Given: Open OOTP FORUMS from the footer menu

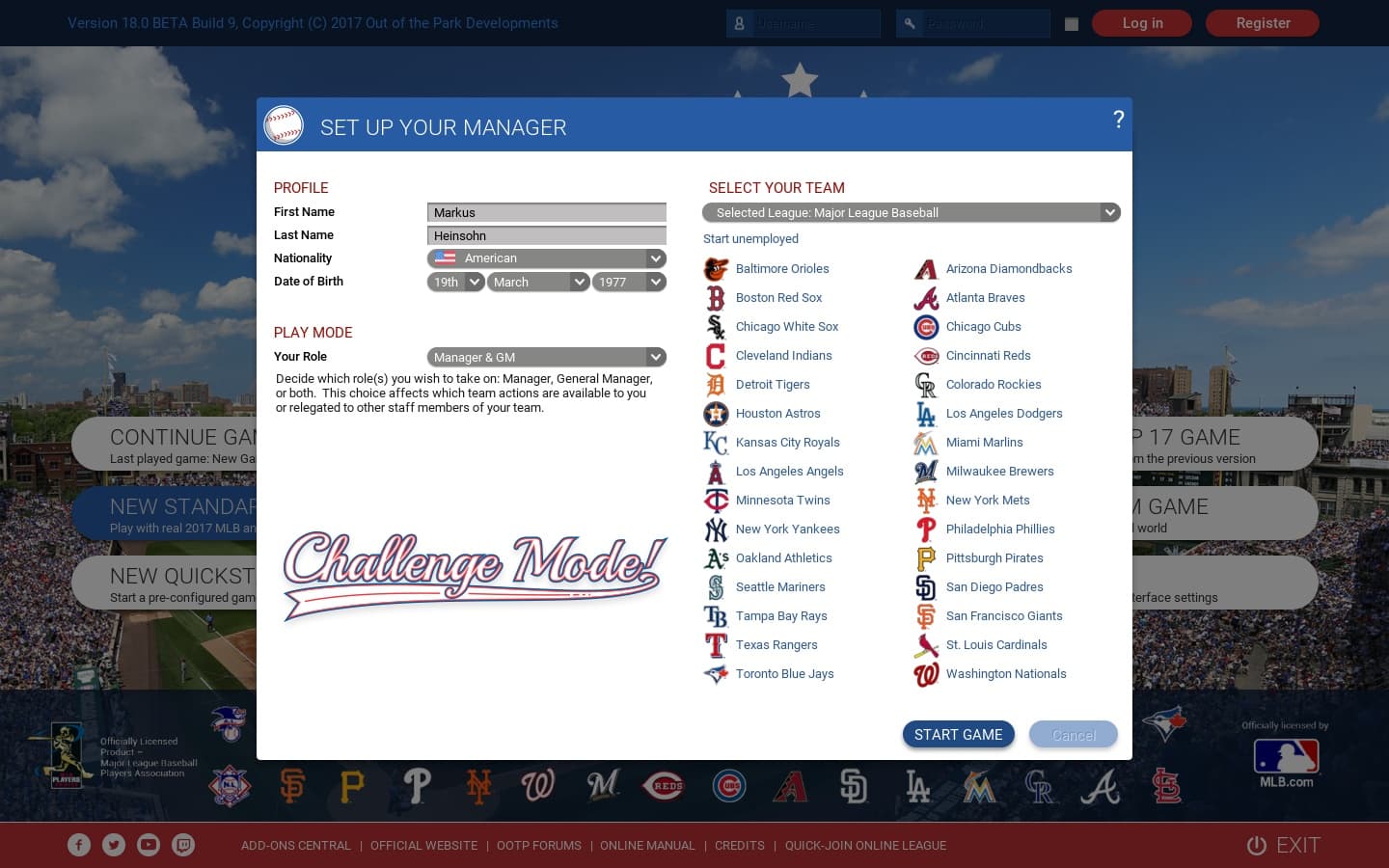Looking at the screenshot, I should tap(539, 845).
